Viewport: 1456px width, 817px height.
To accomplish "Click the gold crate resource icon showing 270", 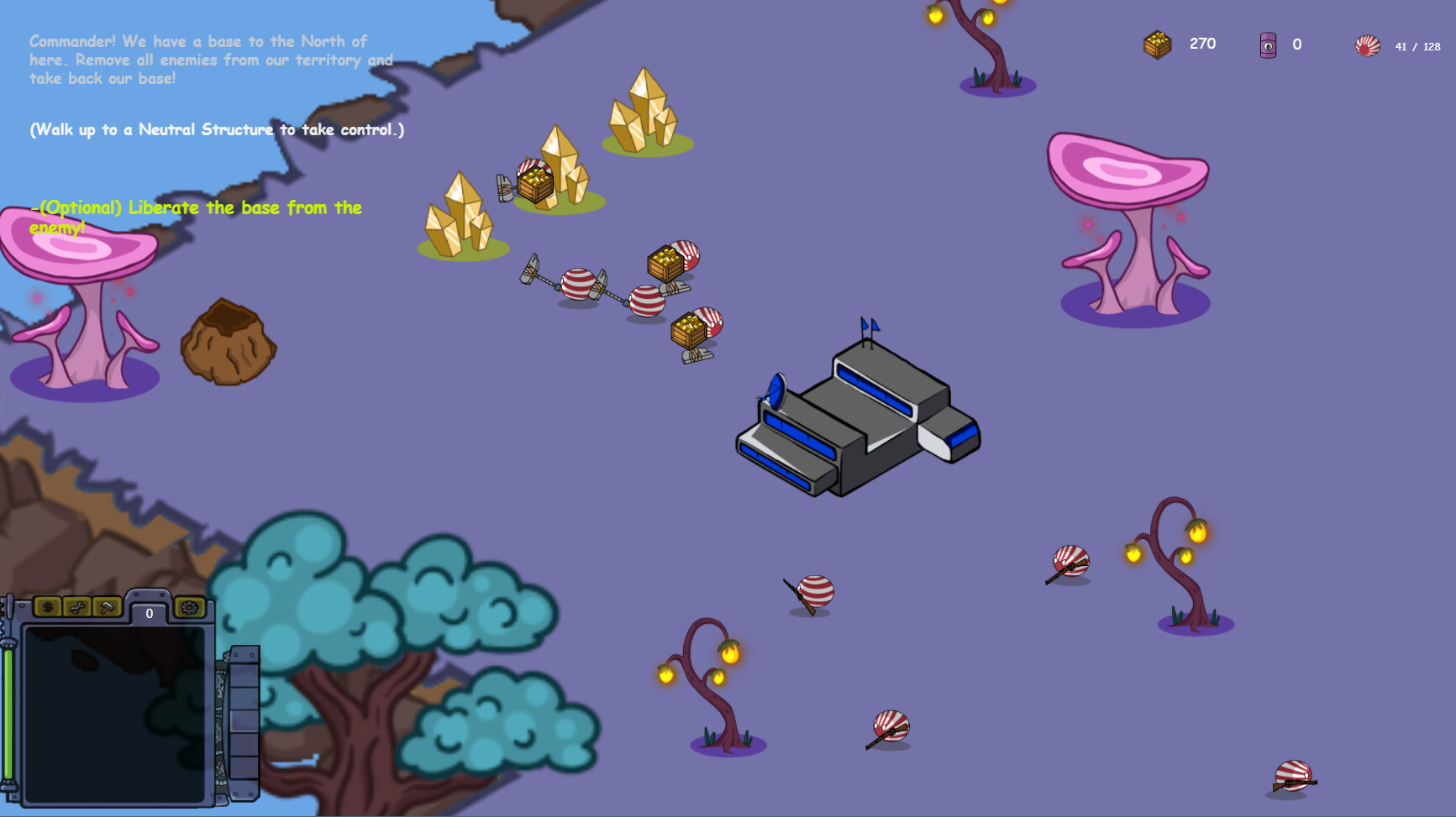I will click(1158, 45).
